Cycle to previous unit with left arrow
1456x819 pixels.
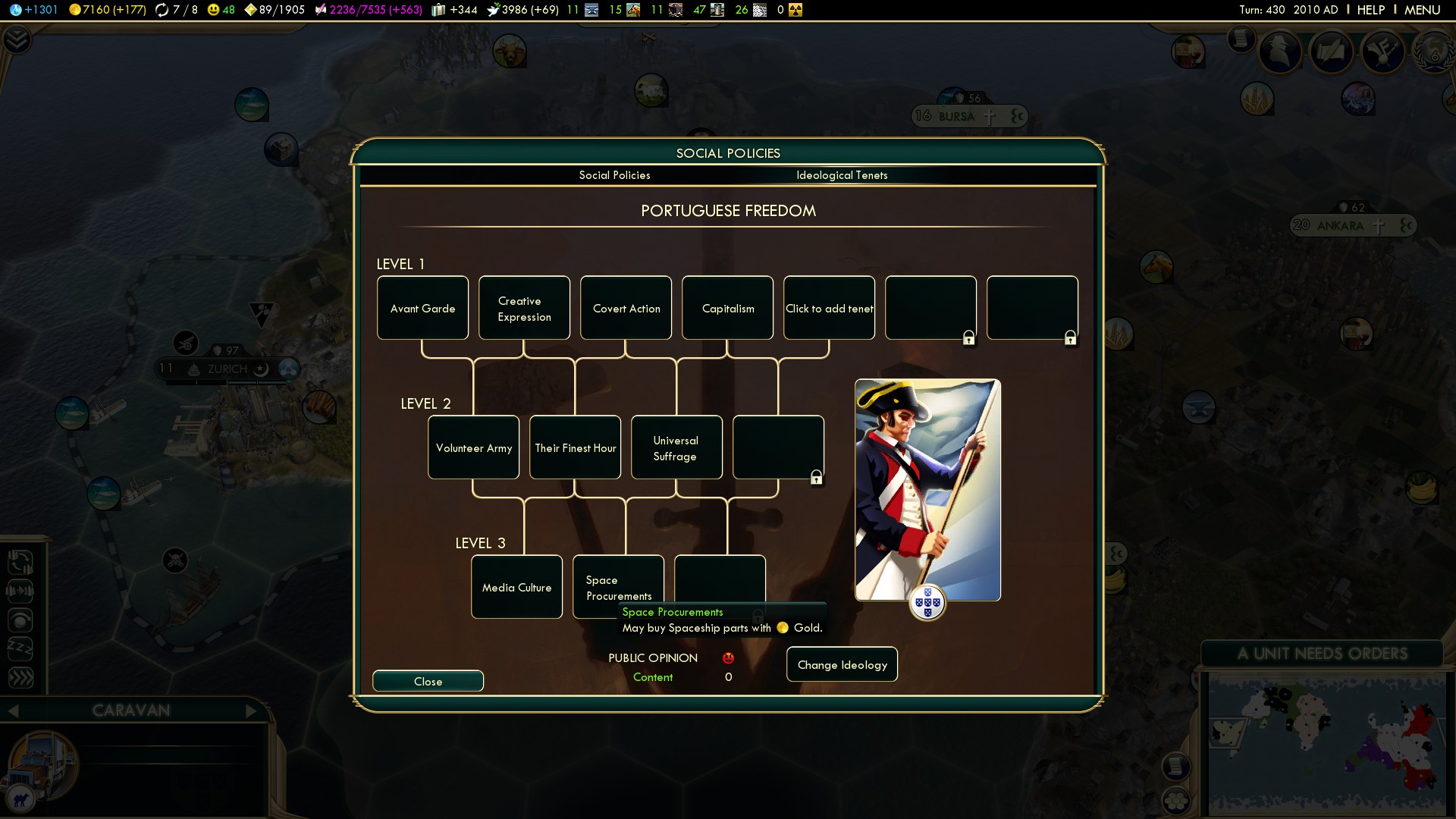[13, 711]
